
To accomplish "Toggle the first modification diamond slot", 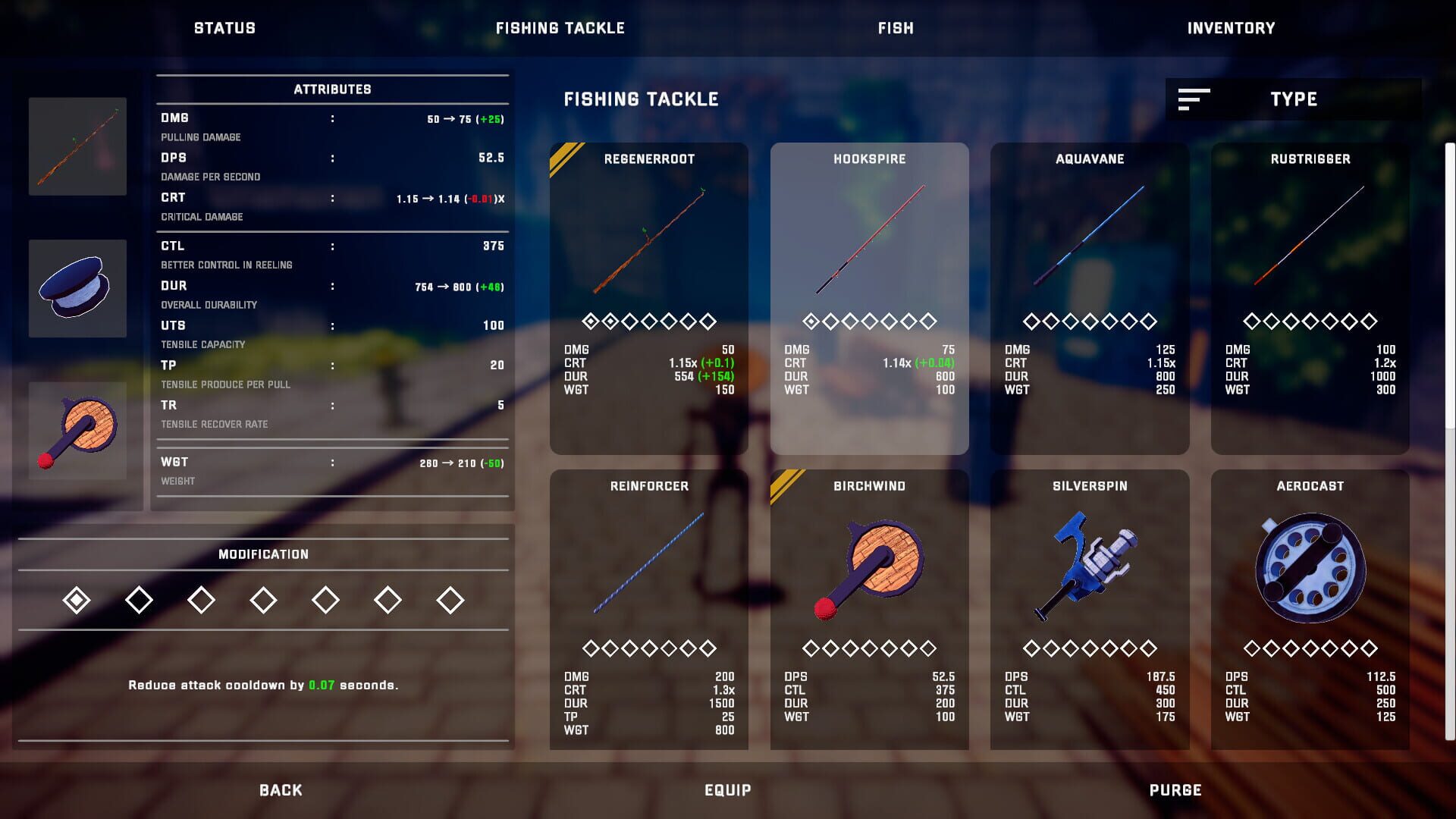I will point(77,598).
